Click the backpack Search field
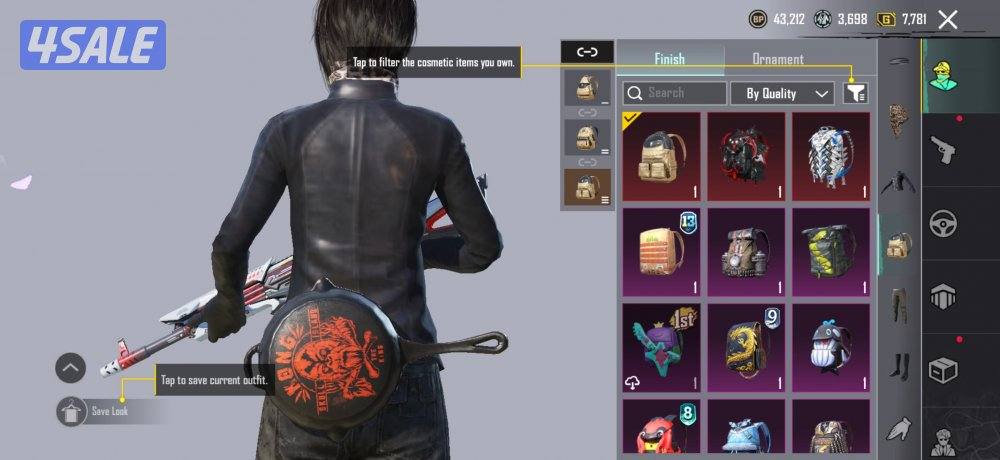 (675, 93)
